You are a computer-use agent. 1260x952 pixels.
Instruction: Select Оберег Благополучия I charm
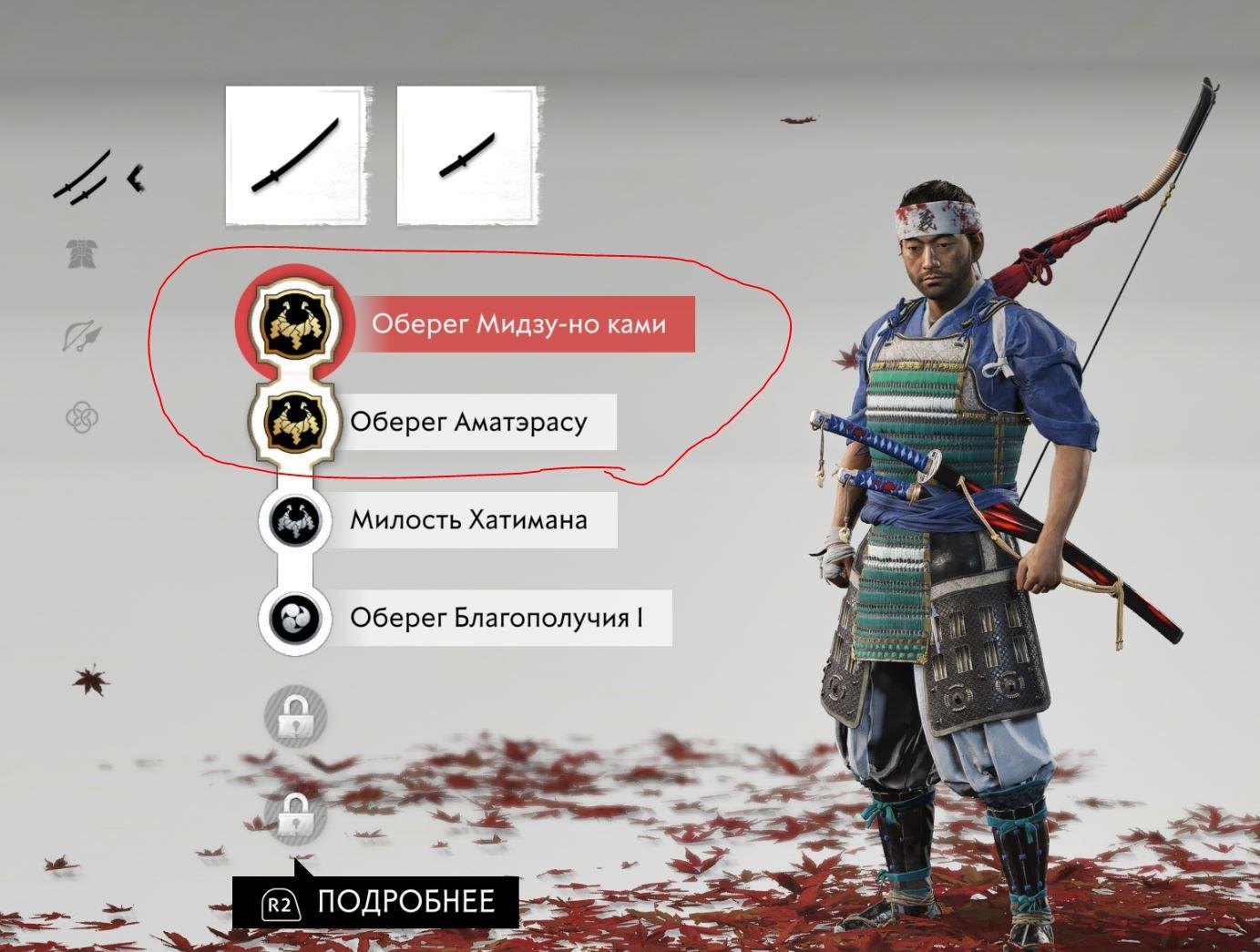pos(497,618)
